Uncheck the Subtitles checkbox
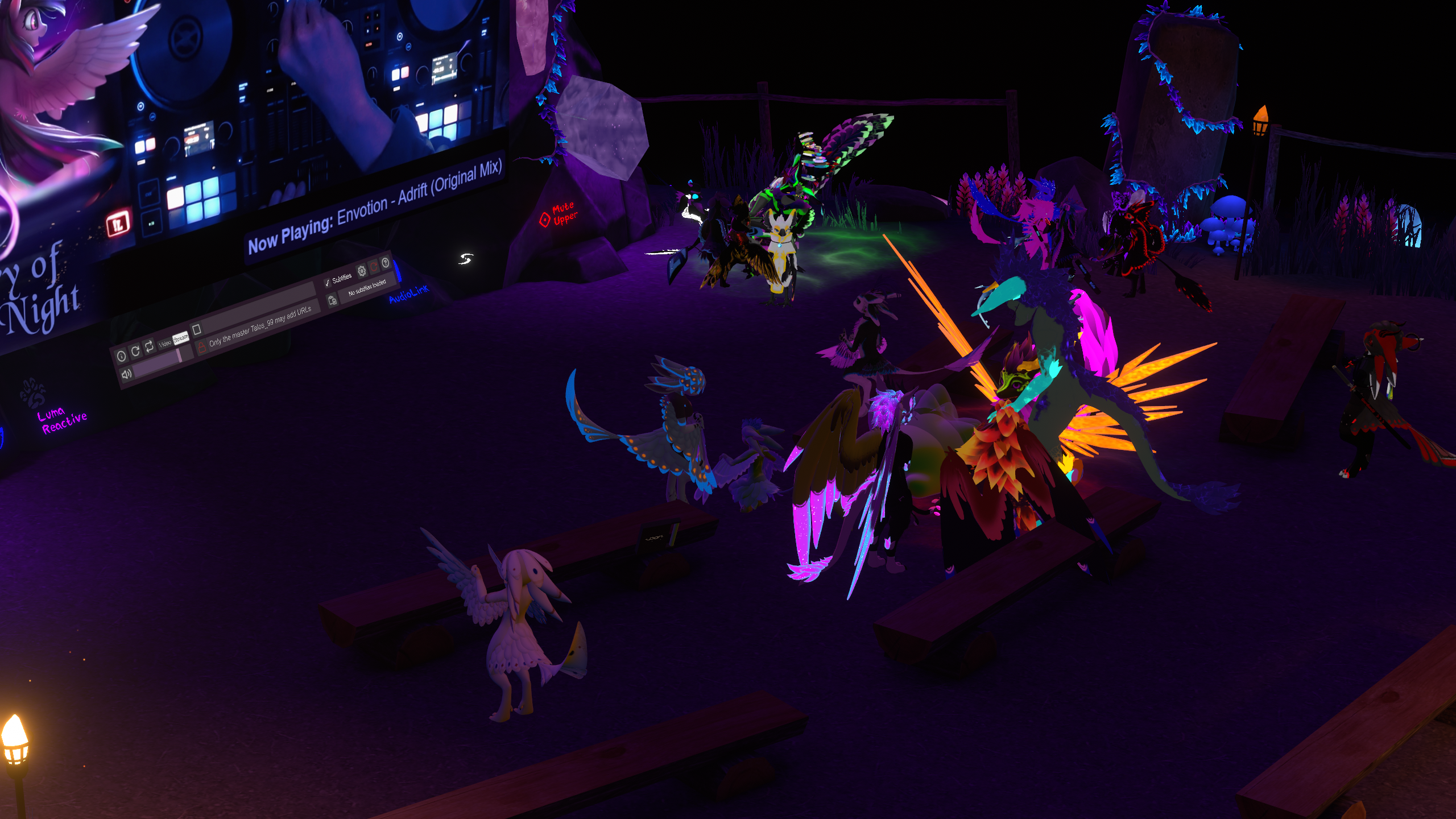This screenshot has width=1456, height=819. 327,283
